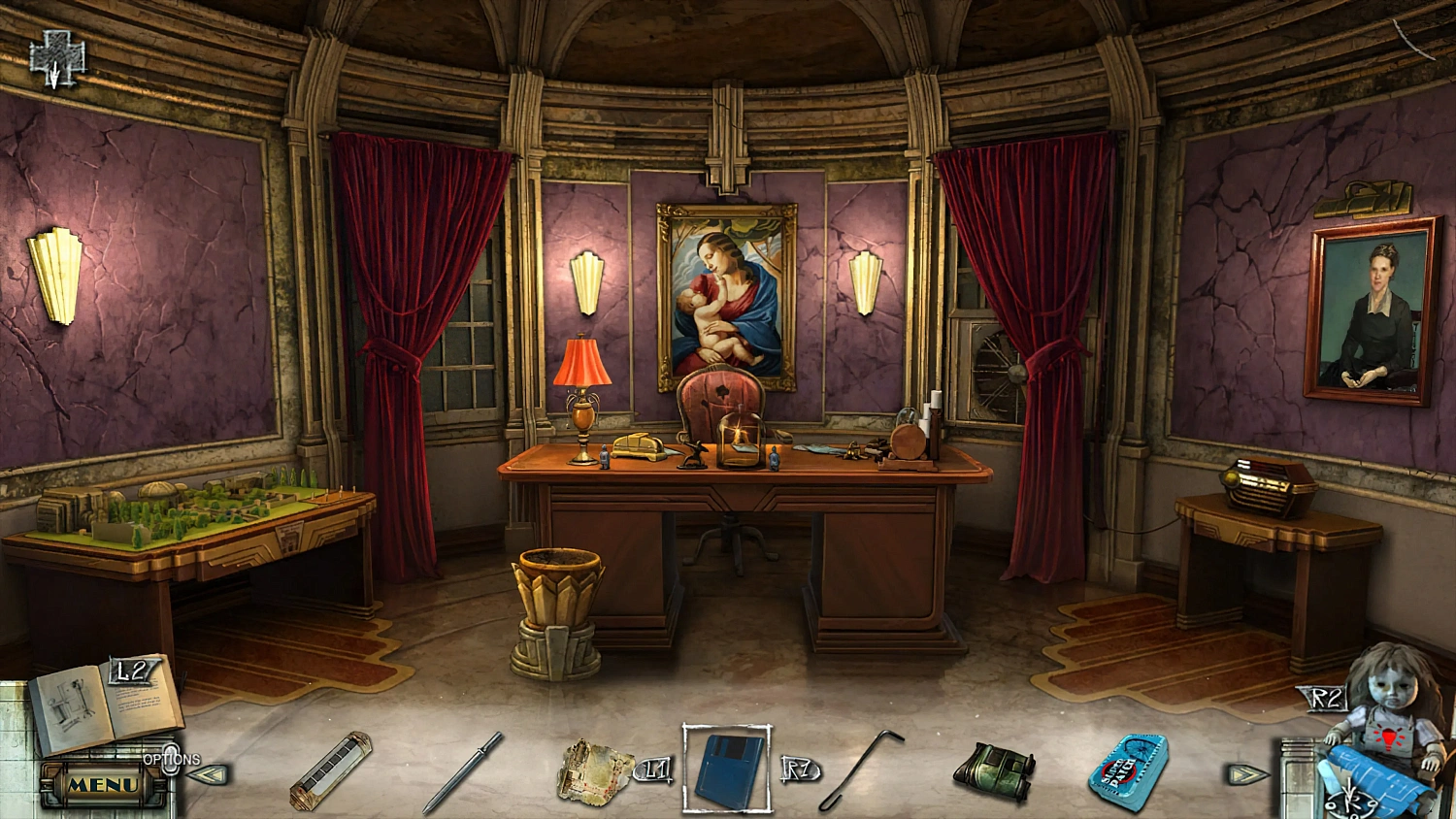Image resolution: width=1456 pixels, height=819 pixels.
Task: Pick the green binoculars
Action: click(994, 772)
